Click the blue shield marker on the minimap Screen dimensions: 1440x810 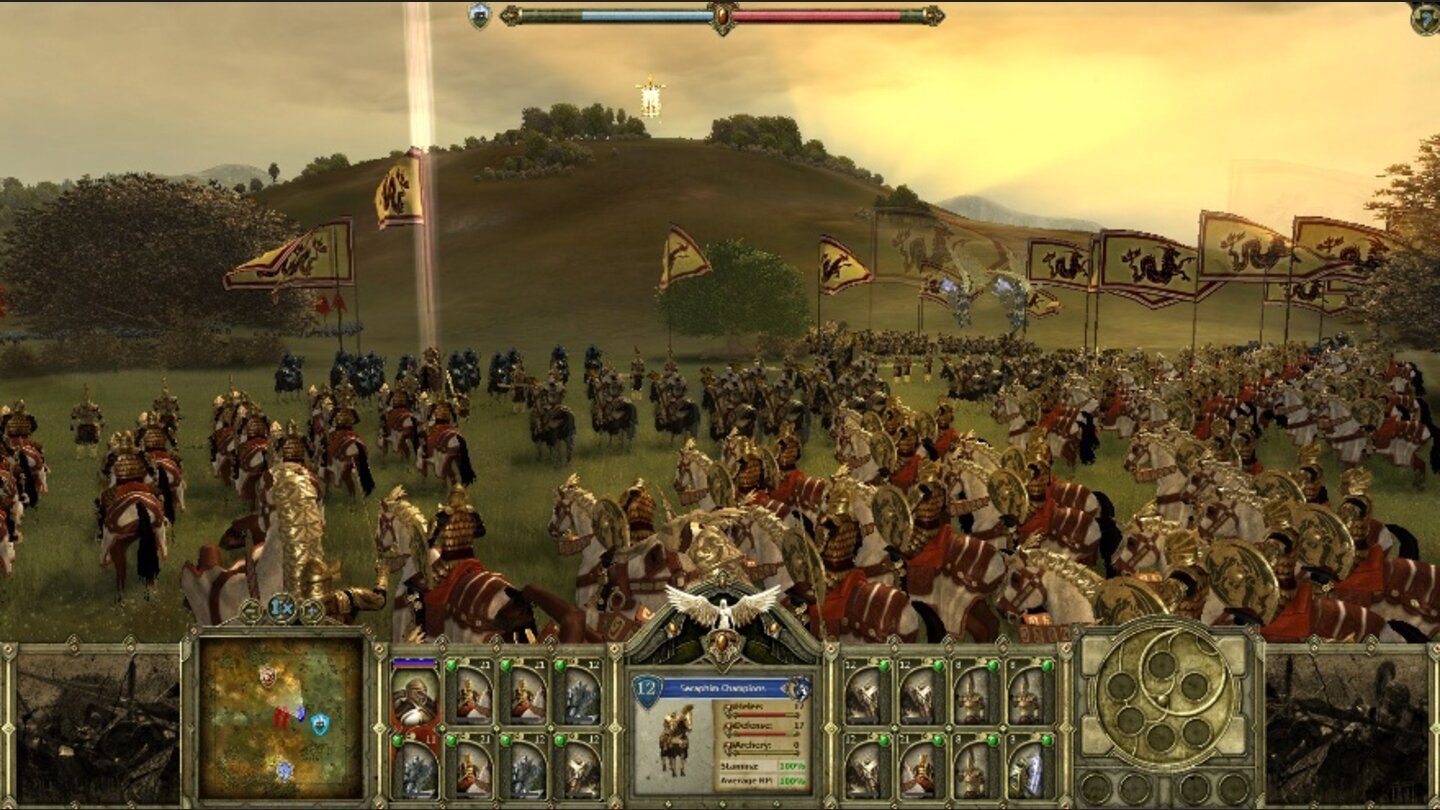coord(320,725)
